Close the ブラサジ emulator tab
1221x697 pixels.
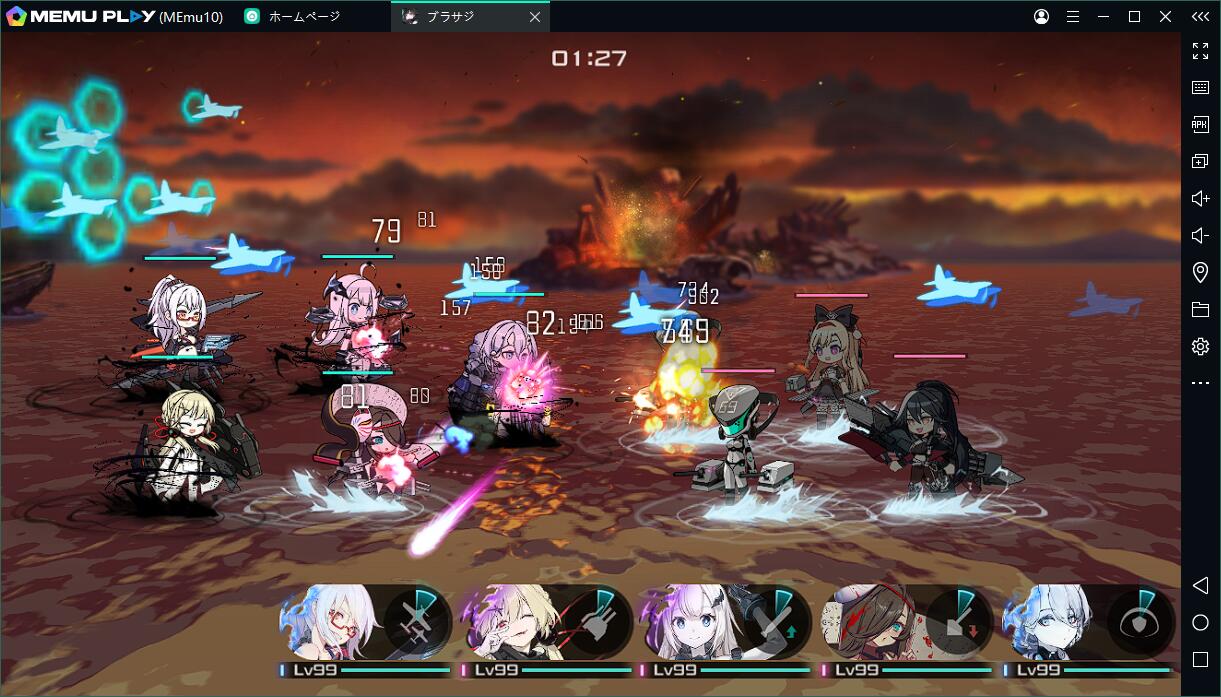coord(535,17)
